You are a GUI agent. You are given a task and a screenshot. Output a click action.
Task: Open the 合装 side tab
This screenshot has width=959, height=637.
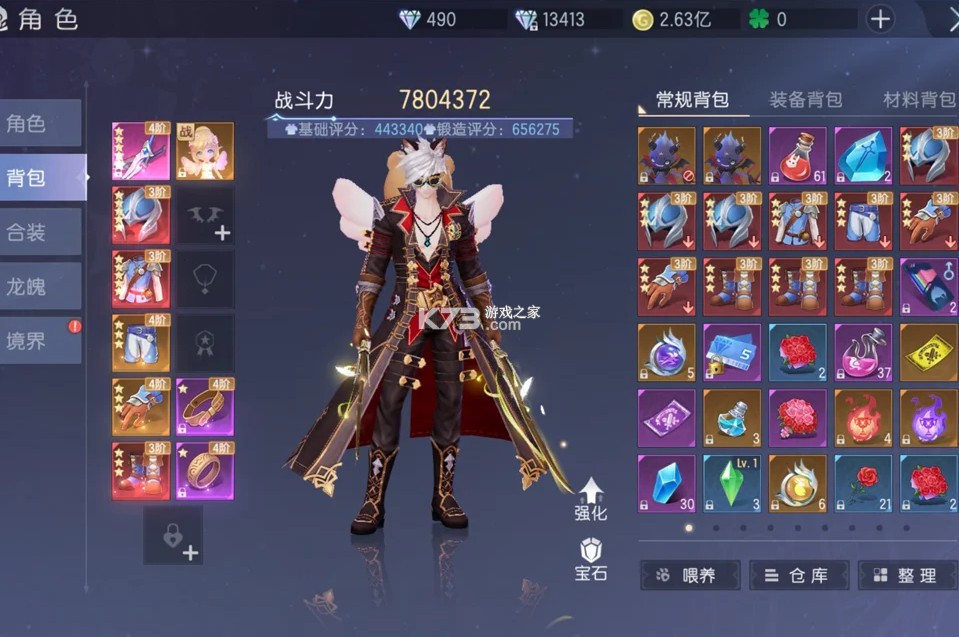tap(40, 233)
